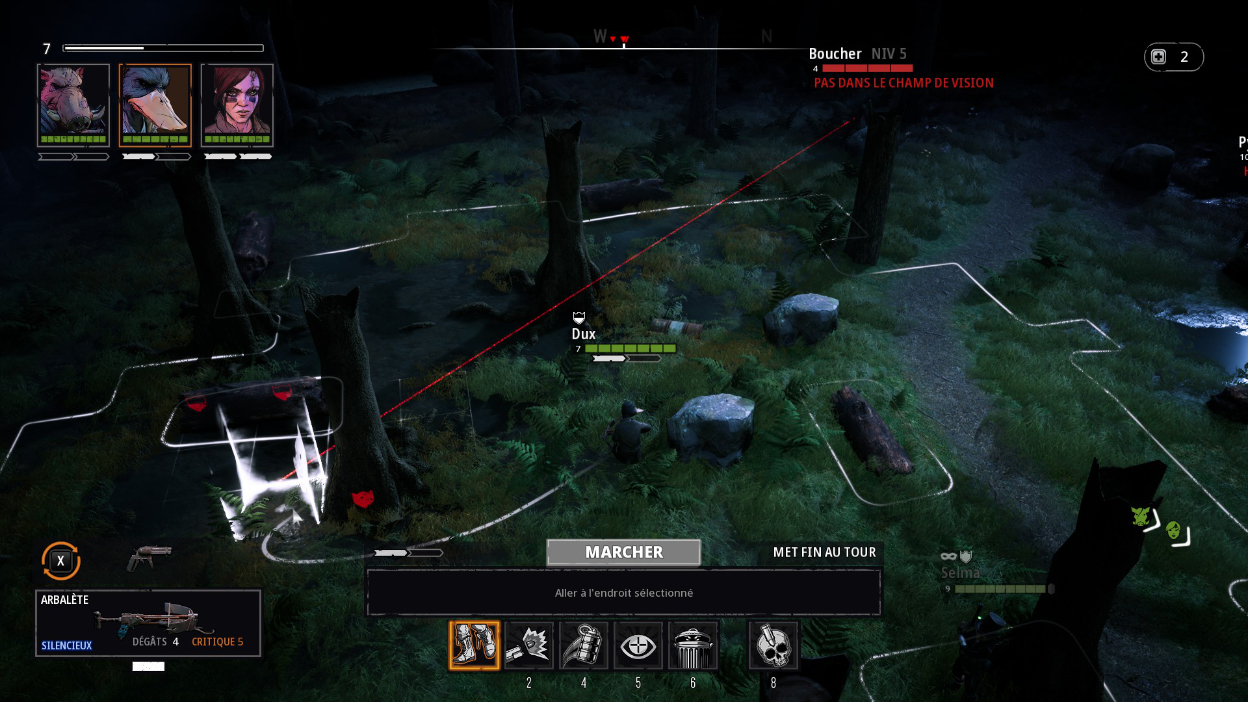Use the trash can hunker action
This screenshot has height=702, width=1248.
pos(693,645)
